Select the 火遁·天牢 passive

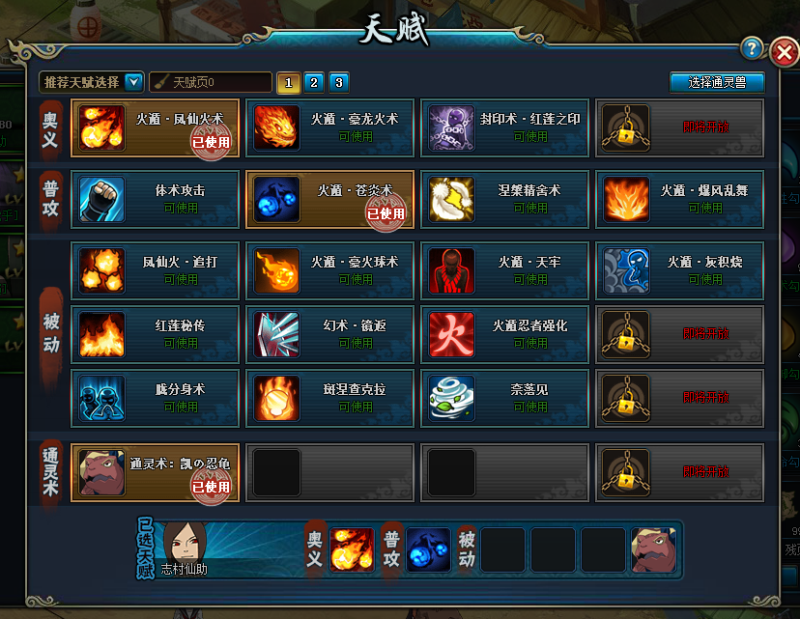pos(504,270)
